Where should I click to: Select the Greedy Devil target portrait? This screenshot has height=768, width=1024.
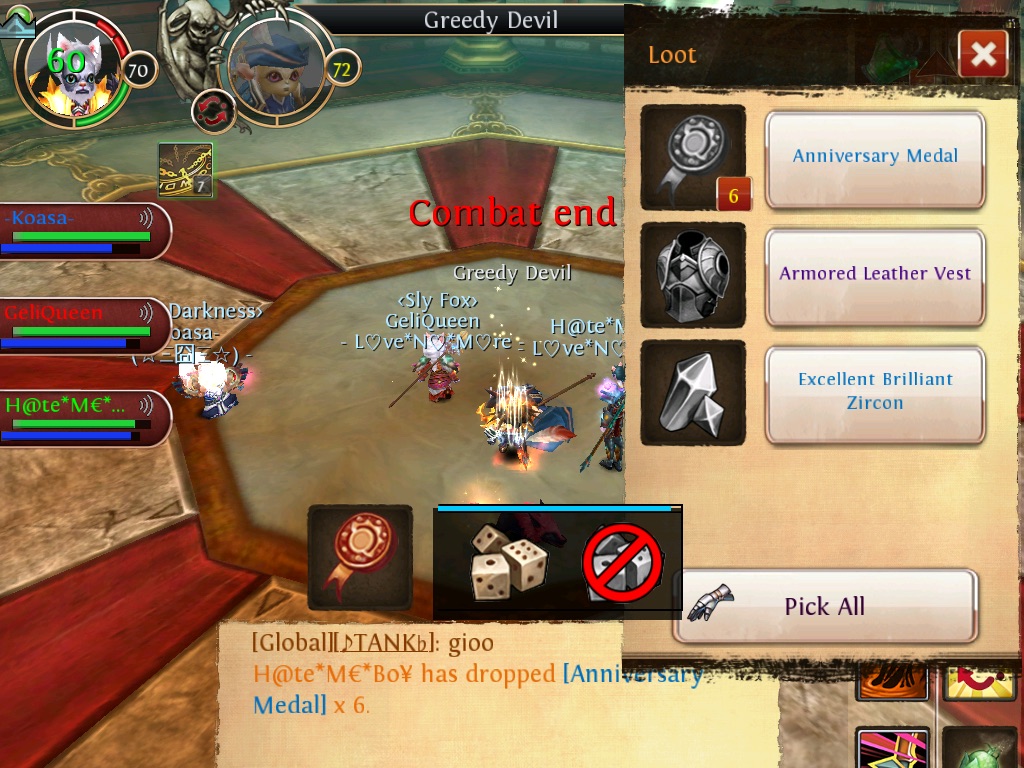276,66
